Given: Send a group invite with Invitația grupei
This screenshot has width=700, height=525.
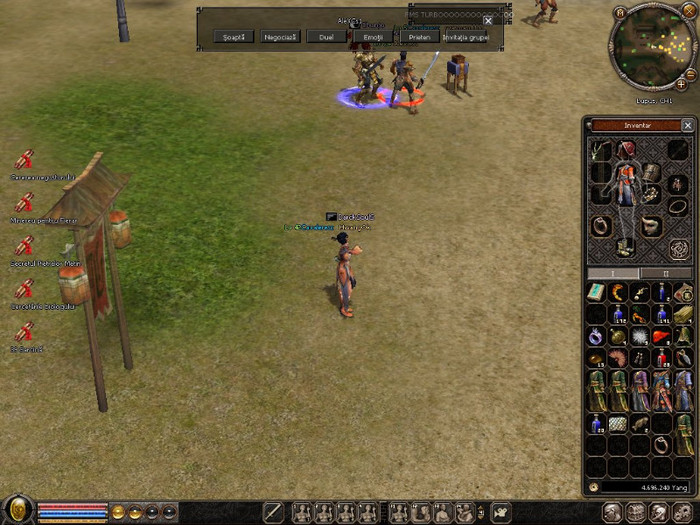Looking at the screenshot, I should [x=465, y=37].
